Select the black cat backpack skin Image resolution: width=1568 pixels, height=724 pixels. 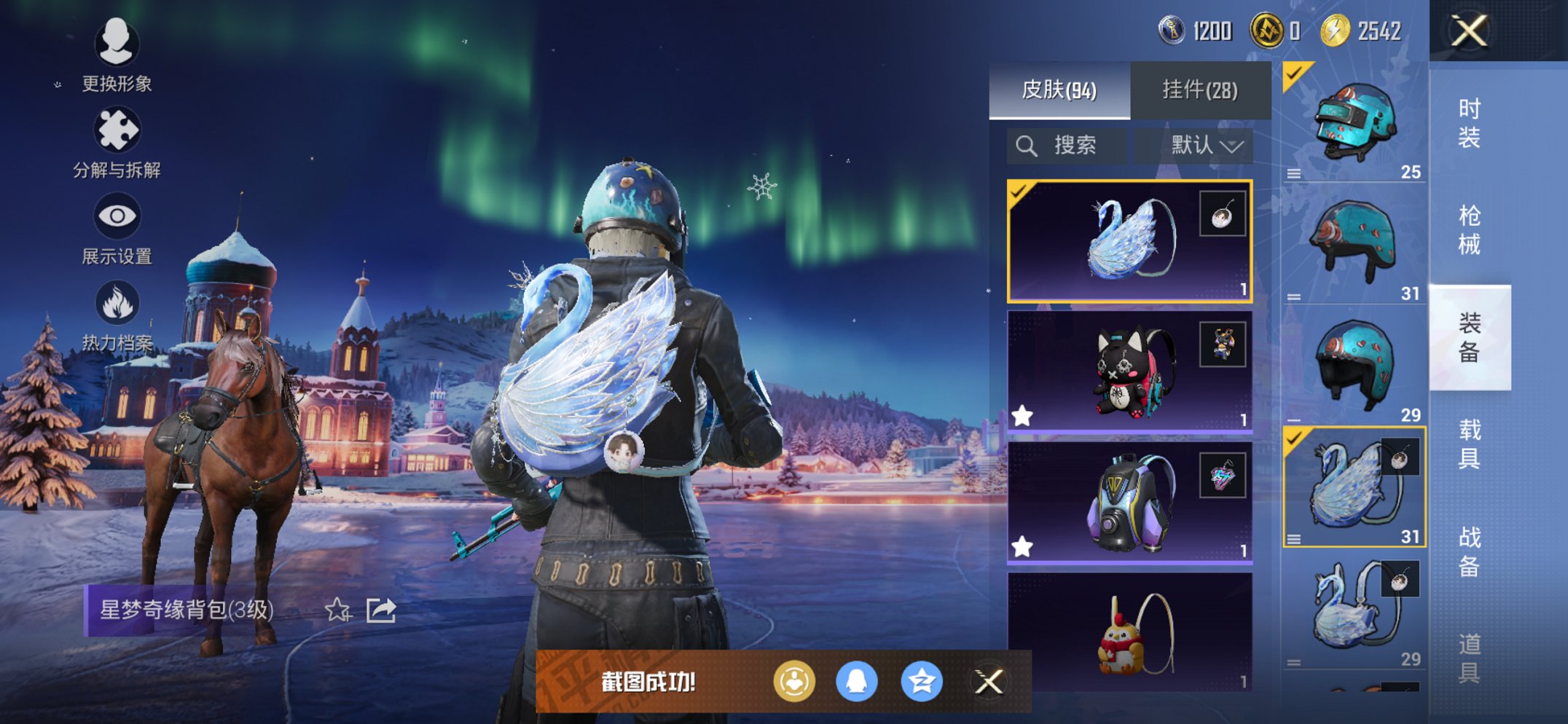coord(1129,371)
